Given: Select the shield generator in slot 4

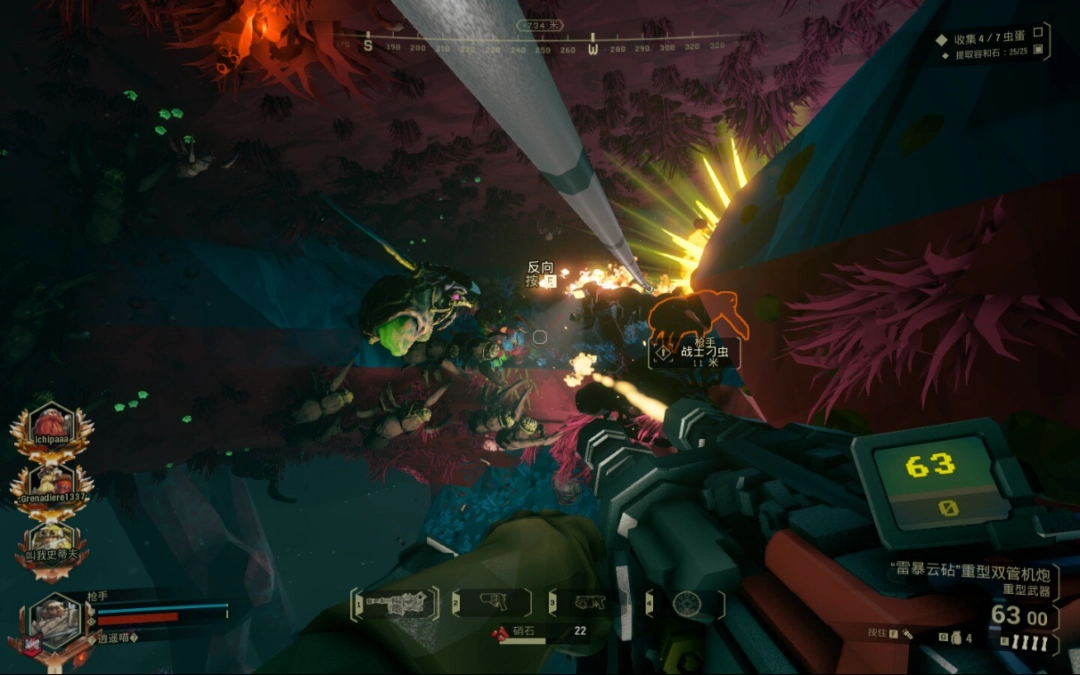Looking at the screenshot, I should pyautogui.click(x=685, y=603).
